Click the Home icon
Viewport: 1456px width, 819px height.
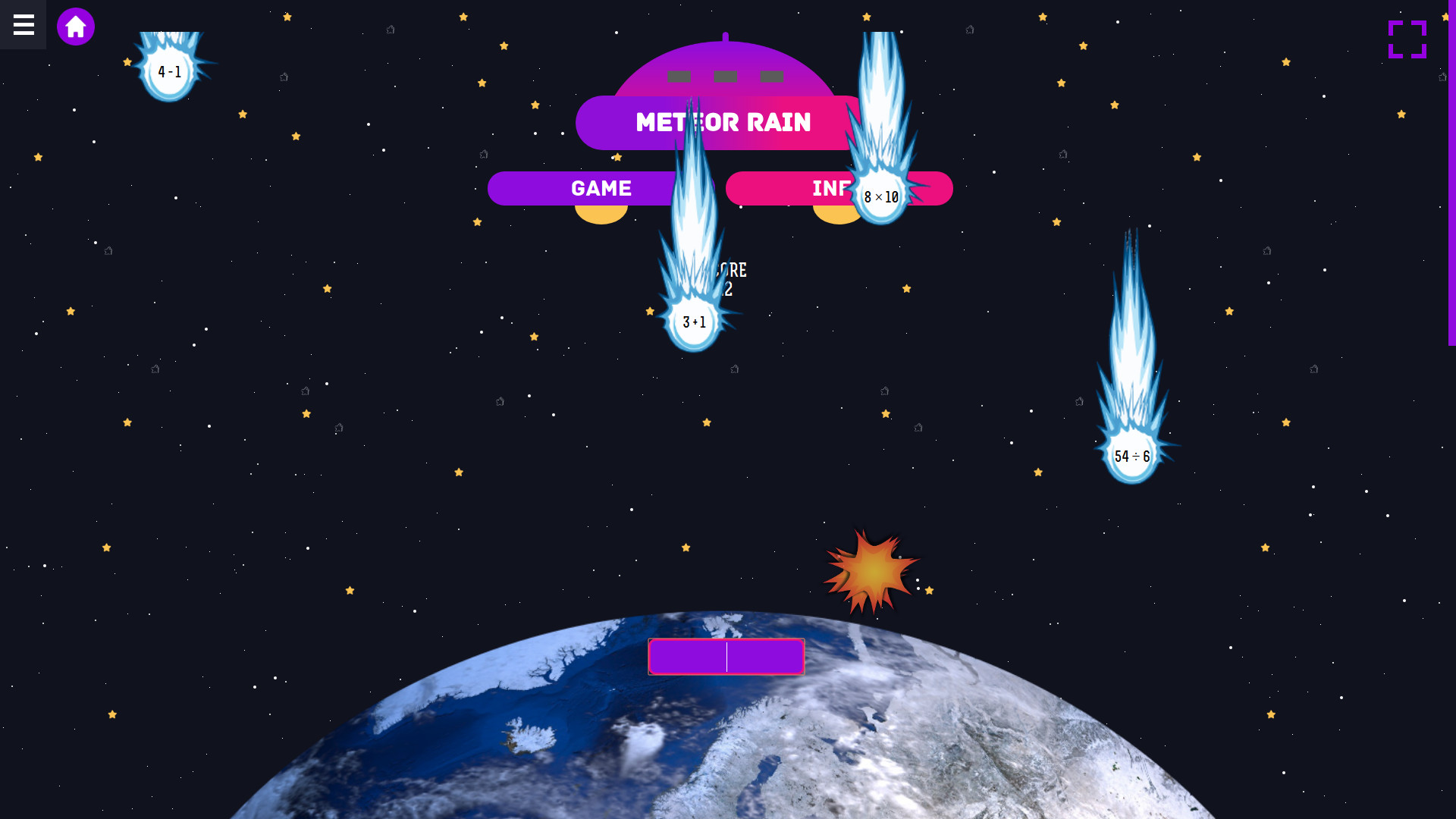click(x=75, y=26)
